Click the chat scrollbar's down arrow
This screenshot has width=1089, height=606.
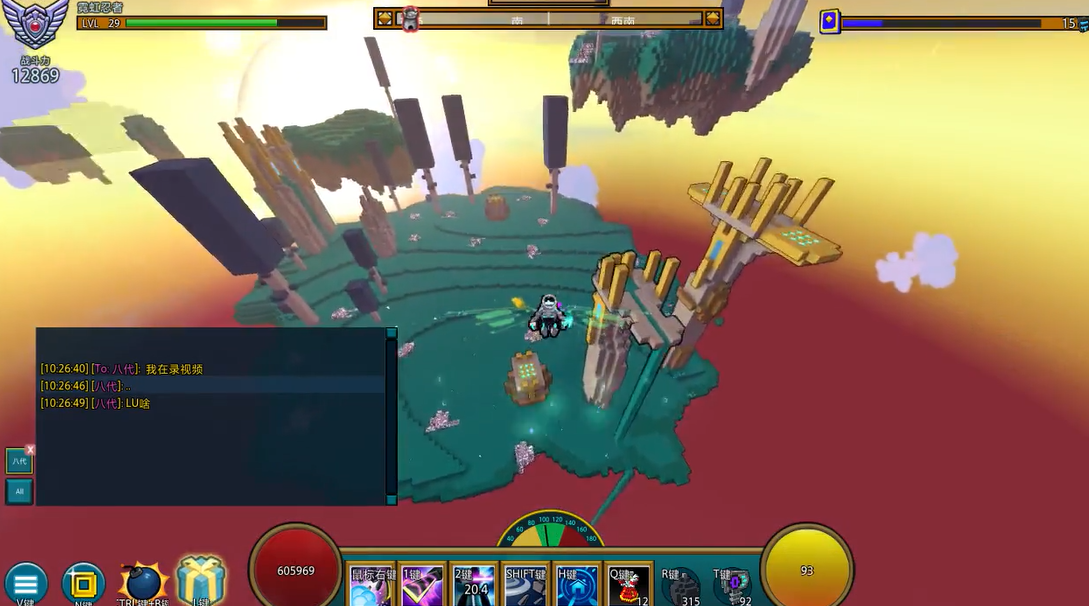click(x=391, y=499)
